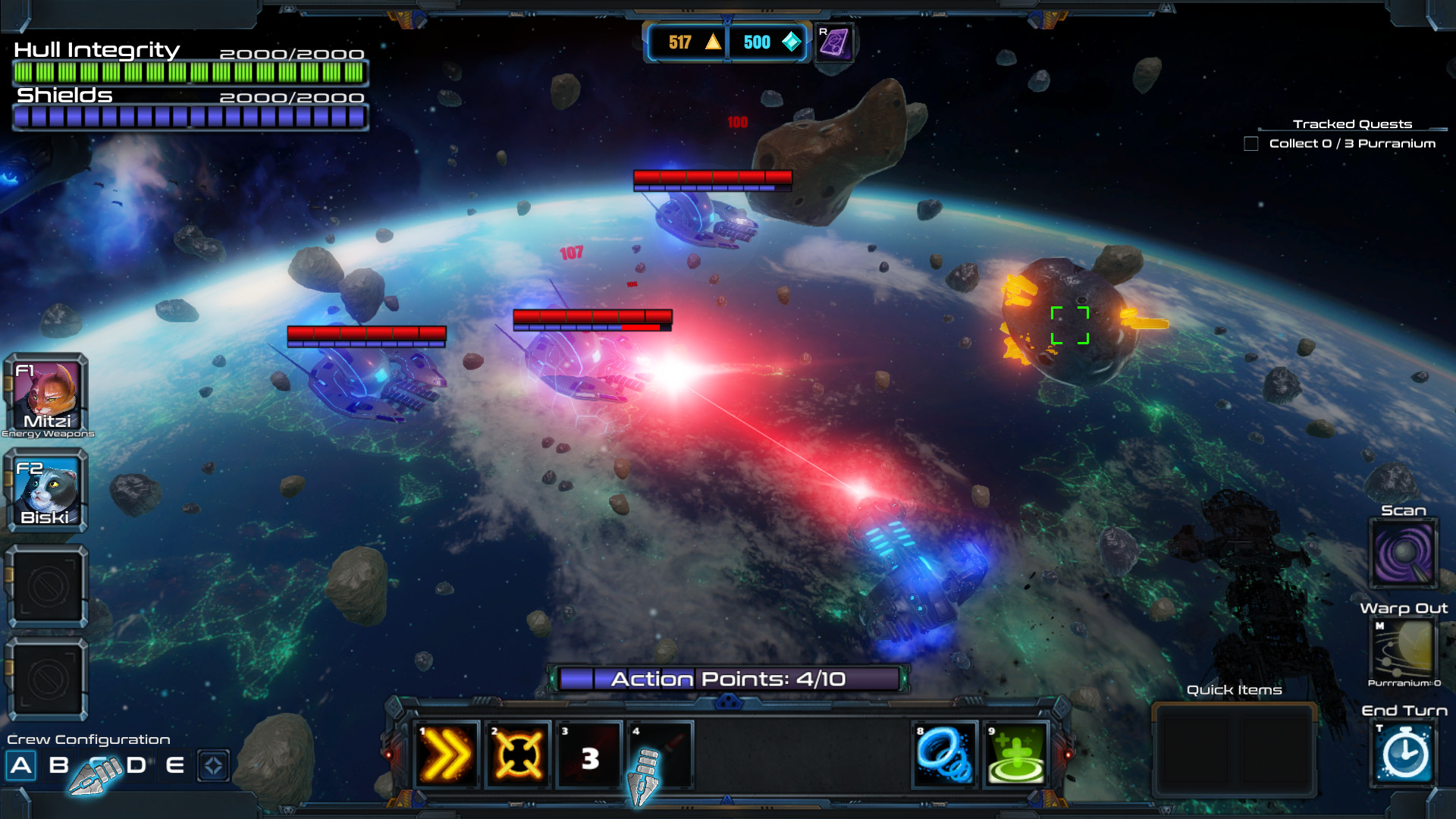Switch to crew configuration E
This screenshot has width=1456, height=819.
pos(175,765)
